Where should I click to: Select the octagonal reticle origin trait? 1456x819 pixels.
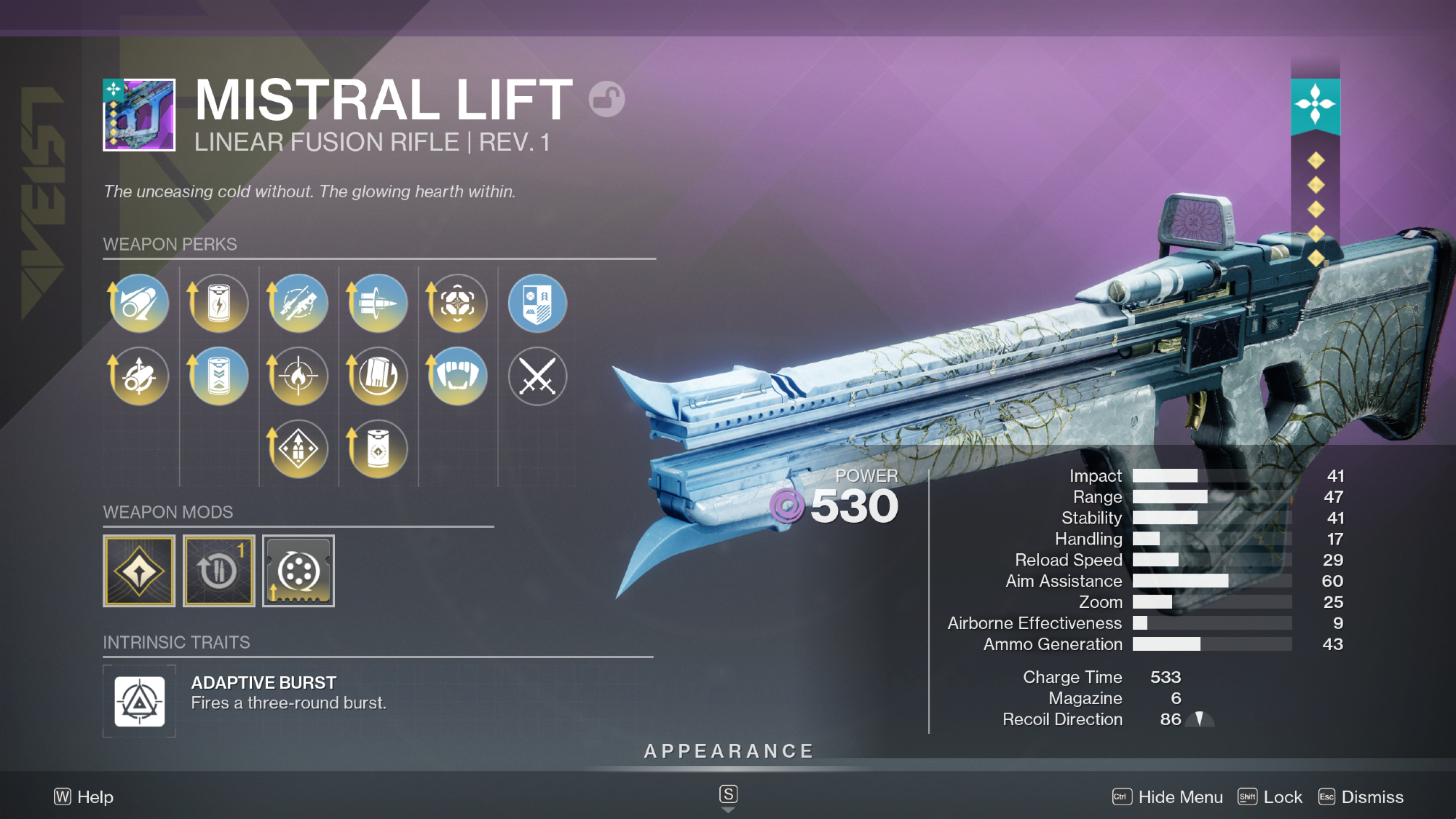(457, 304)
